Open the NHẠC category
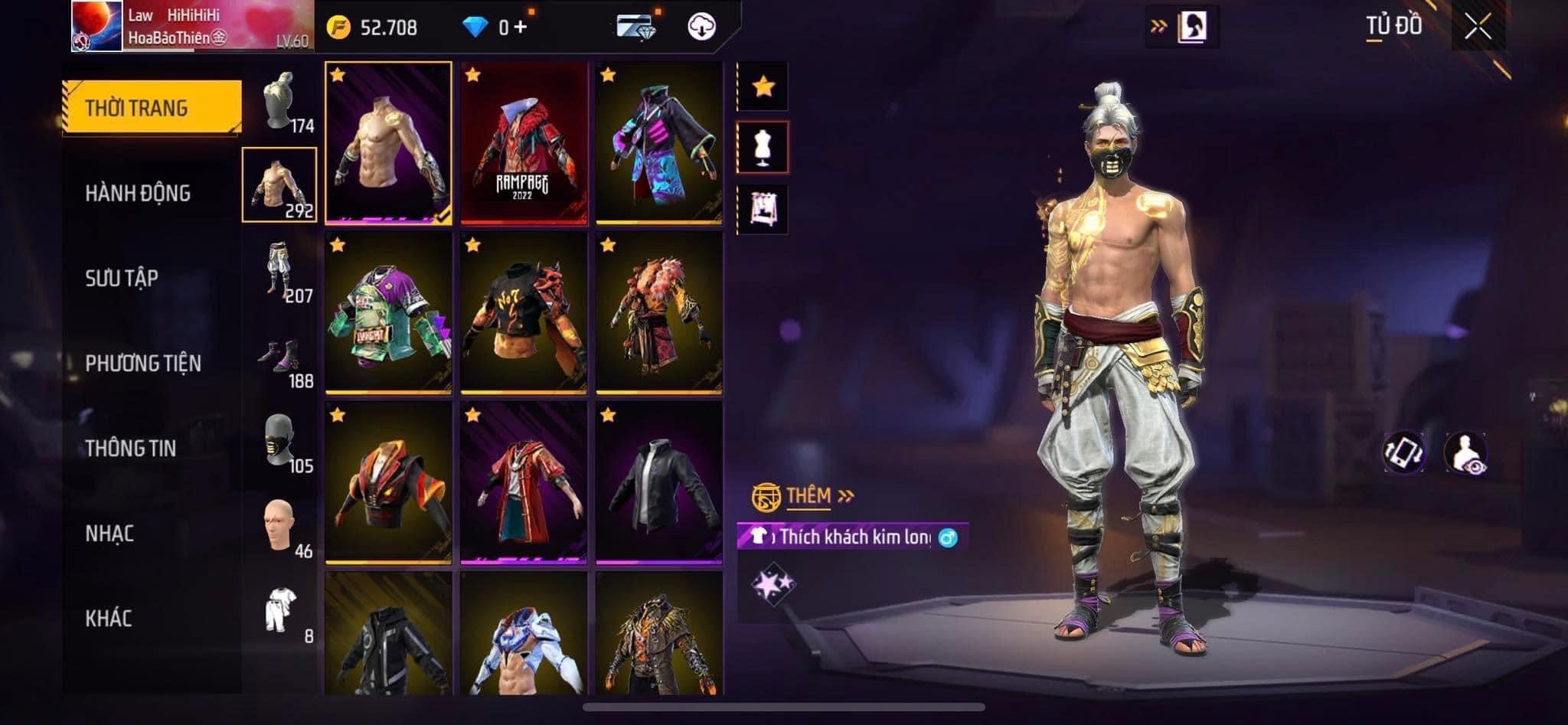 pyautogui.click(x=109, y=534)
